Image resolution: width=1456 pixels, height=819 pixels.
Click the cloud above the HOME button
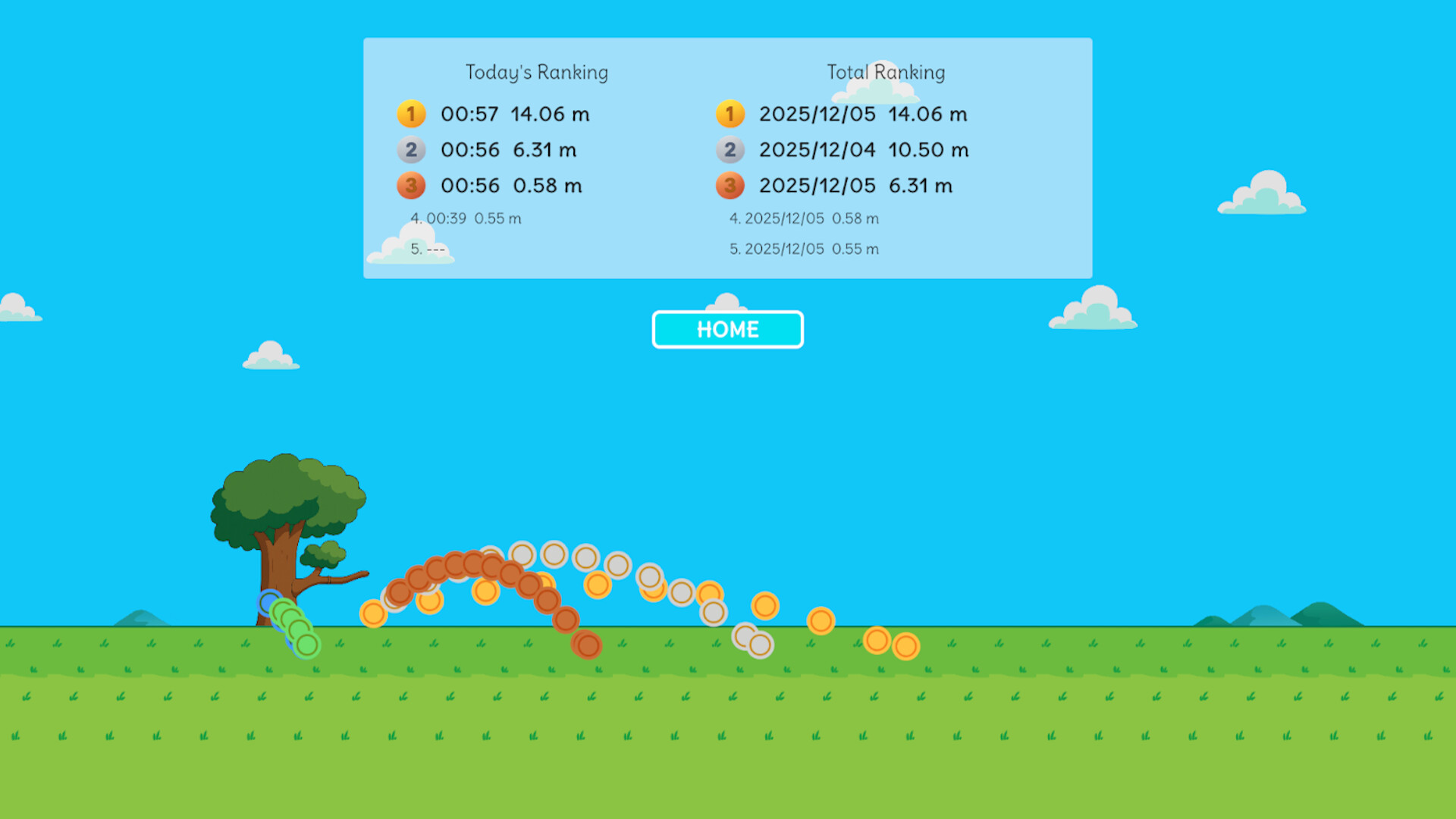[726, 302]
